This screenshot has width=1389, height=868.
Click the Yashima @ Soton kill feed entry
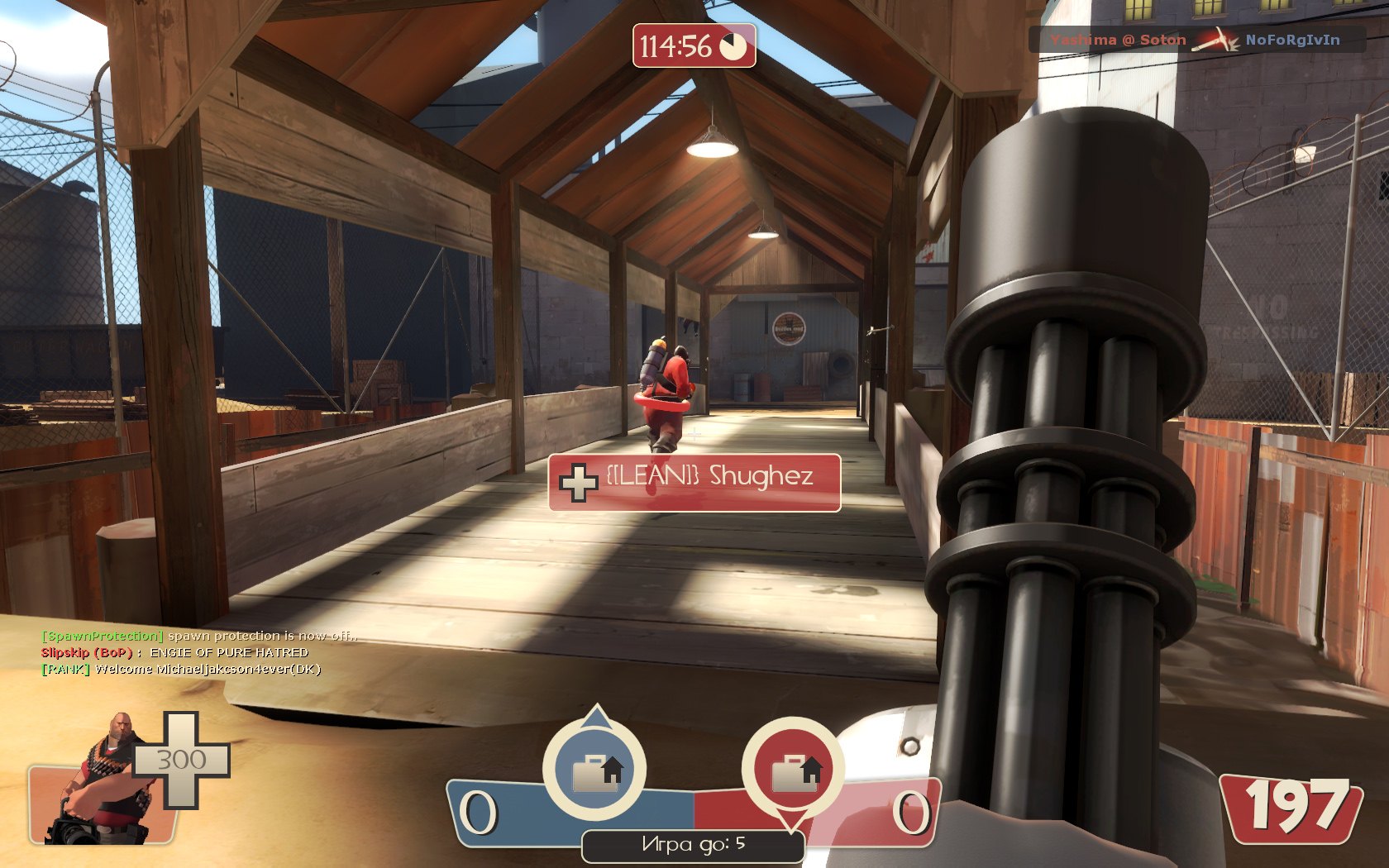pos(1195,40)
